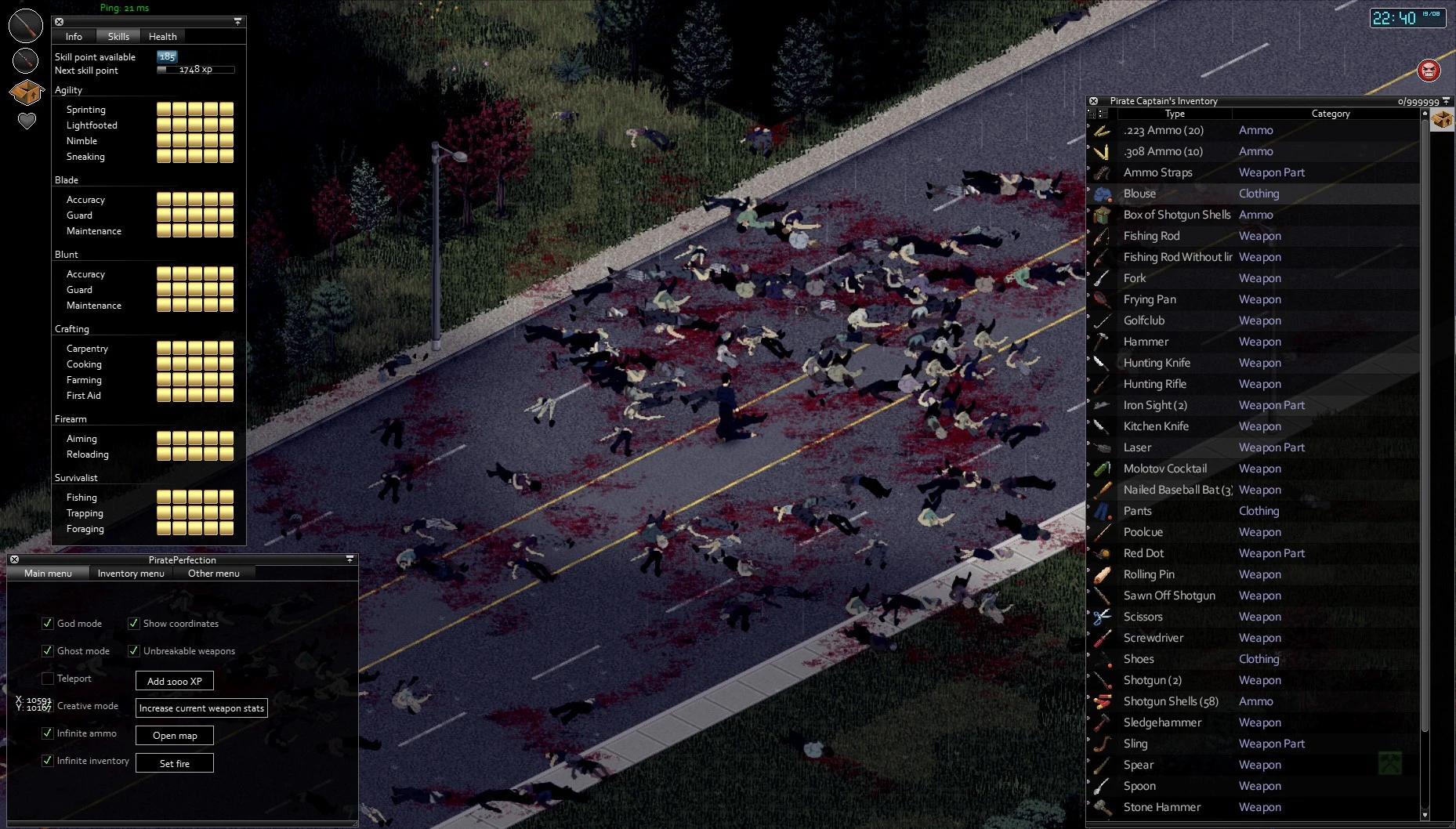Viewport: 1456px width, 829px height.
Task: Open the crate inventory icon on left sidebar
Action: point(24,92)
